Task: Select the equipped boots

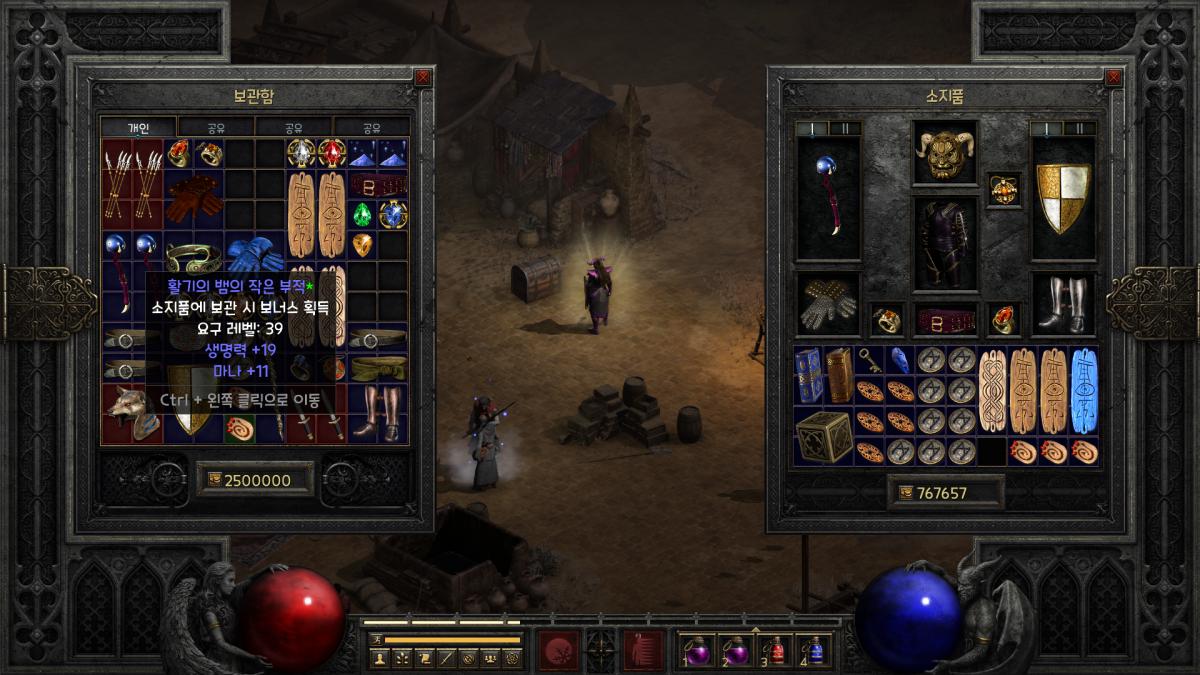Action: 1063,305
